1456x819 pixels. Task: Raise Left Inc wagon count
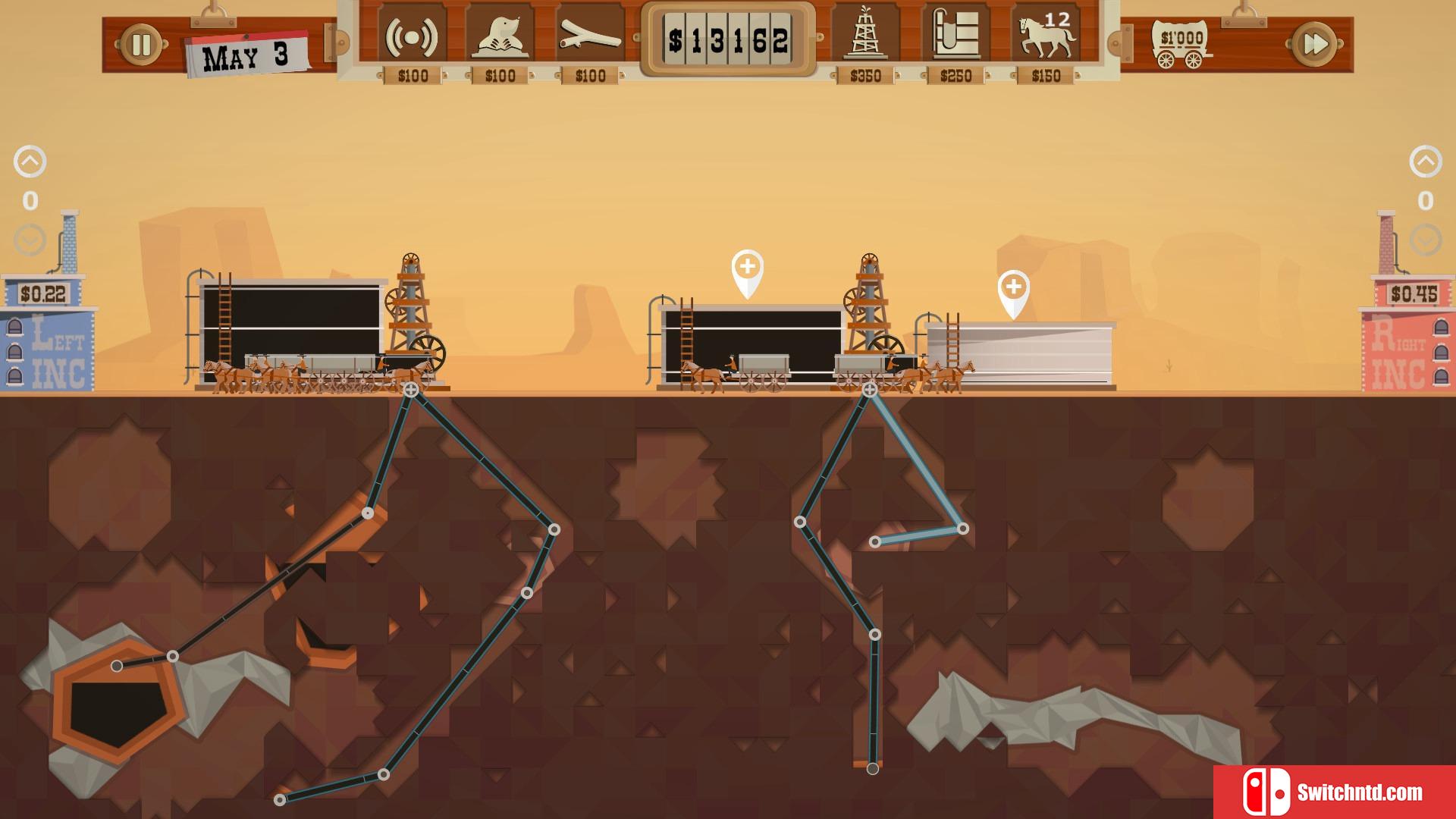(30, 162)
